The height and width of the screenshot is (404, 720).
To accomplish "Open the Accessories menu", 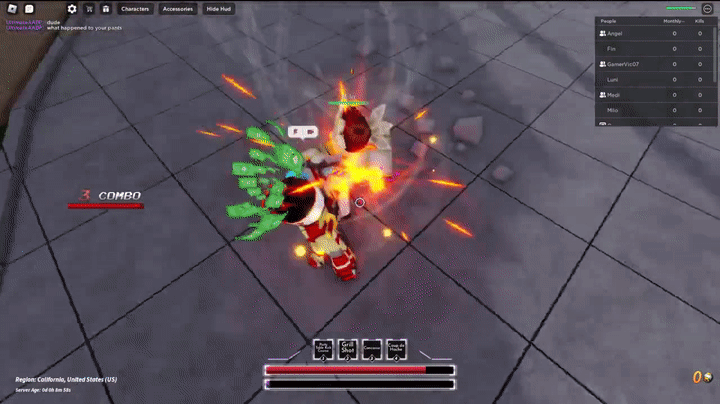I will click(x=177, y=9).
